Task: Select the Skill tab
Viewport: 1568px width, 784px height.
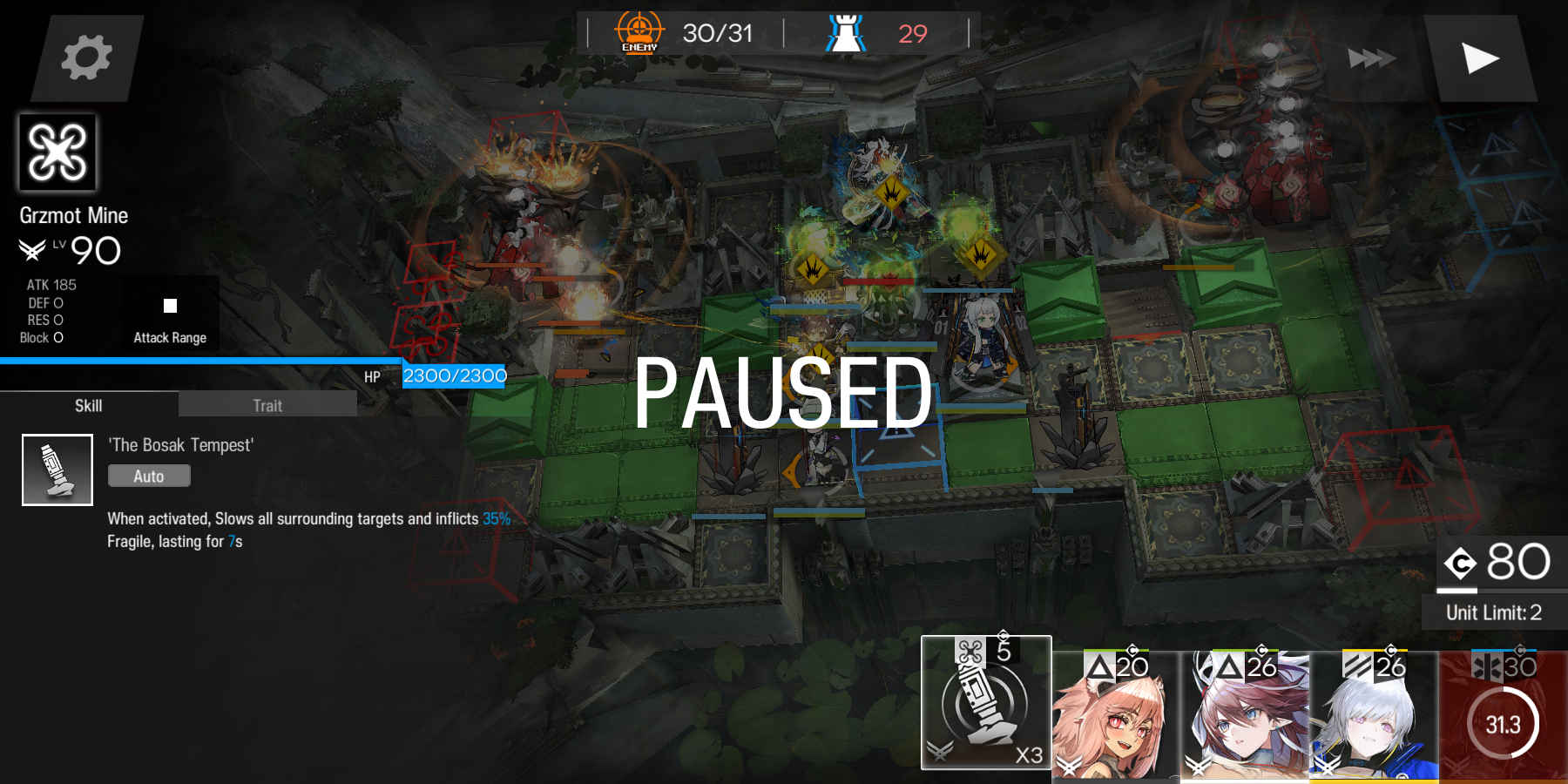Action: 88,405
